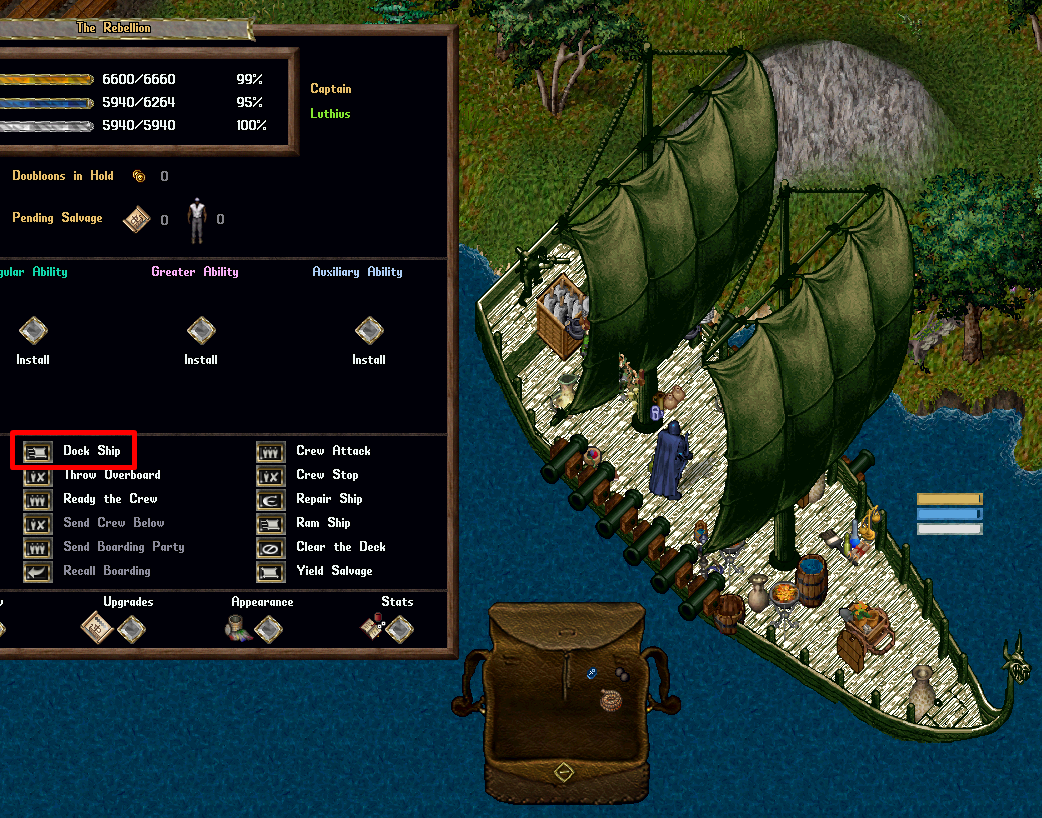Order Crew Attack

pyautogui.click(x=271, y=451)
